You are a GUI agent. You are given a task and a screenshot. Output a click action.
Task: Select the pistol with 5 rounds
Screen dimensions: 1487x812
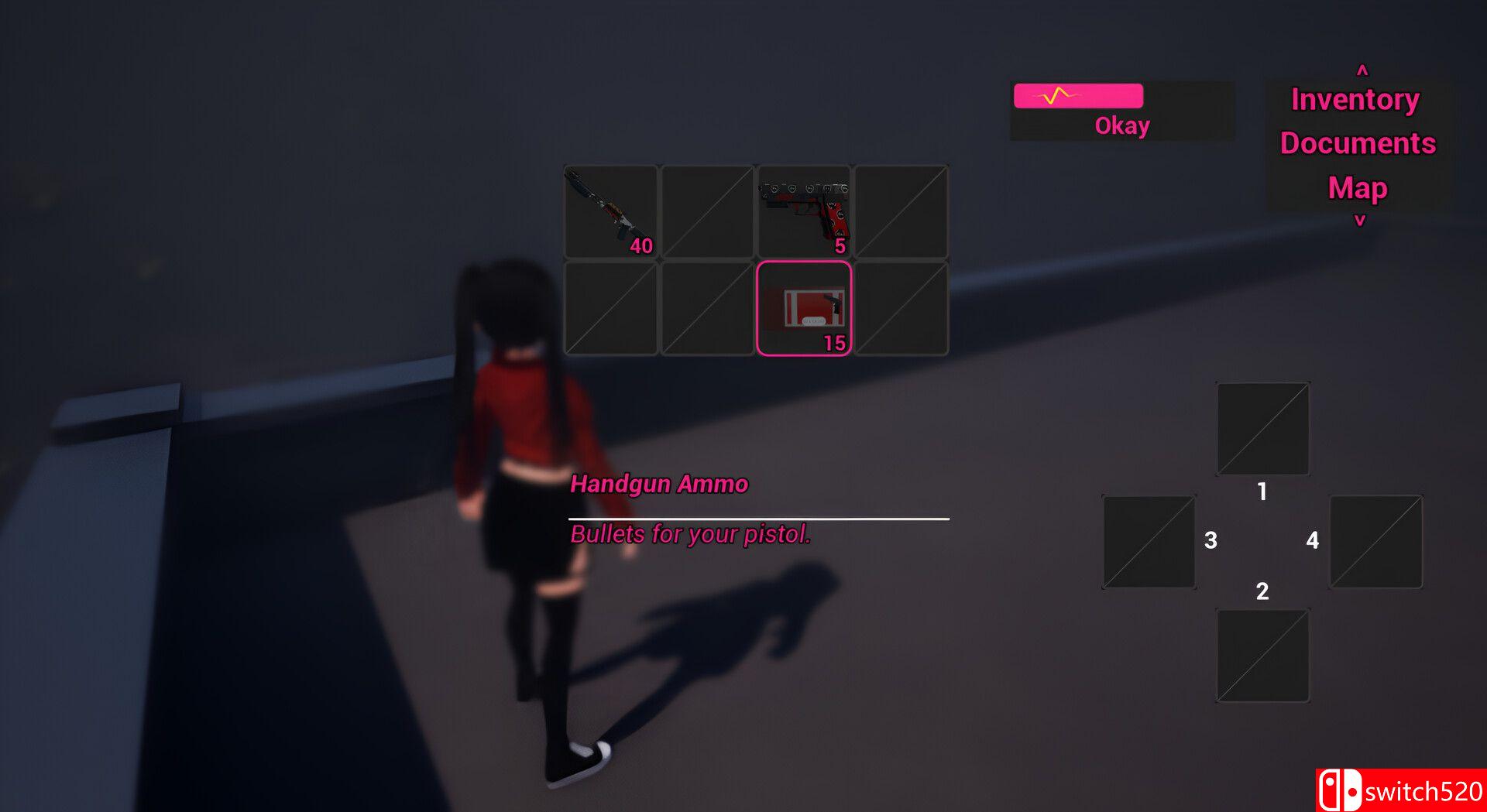[805, 211]
